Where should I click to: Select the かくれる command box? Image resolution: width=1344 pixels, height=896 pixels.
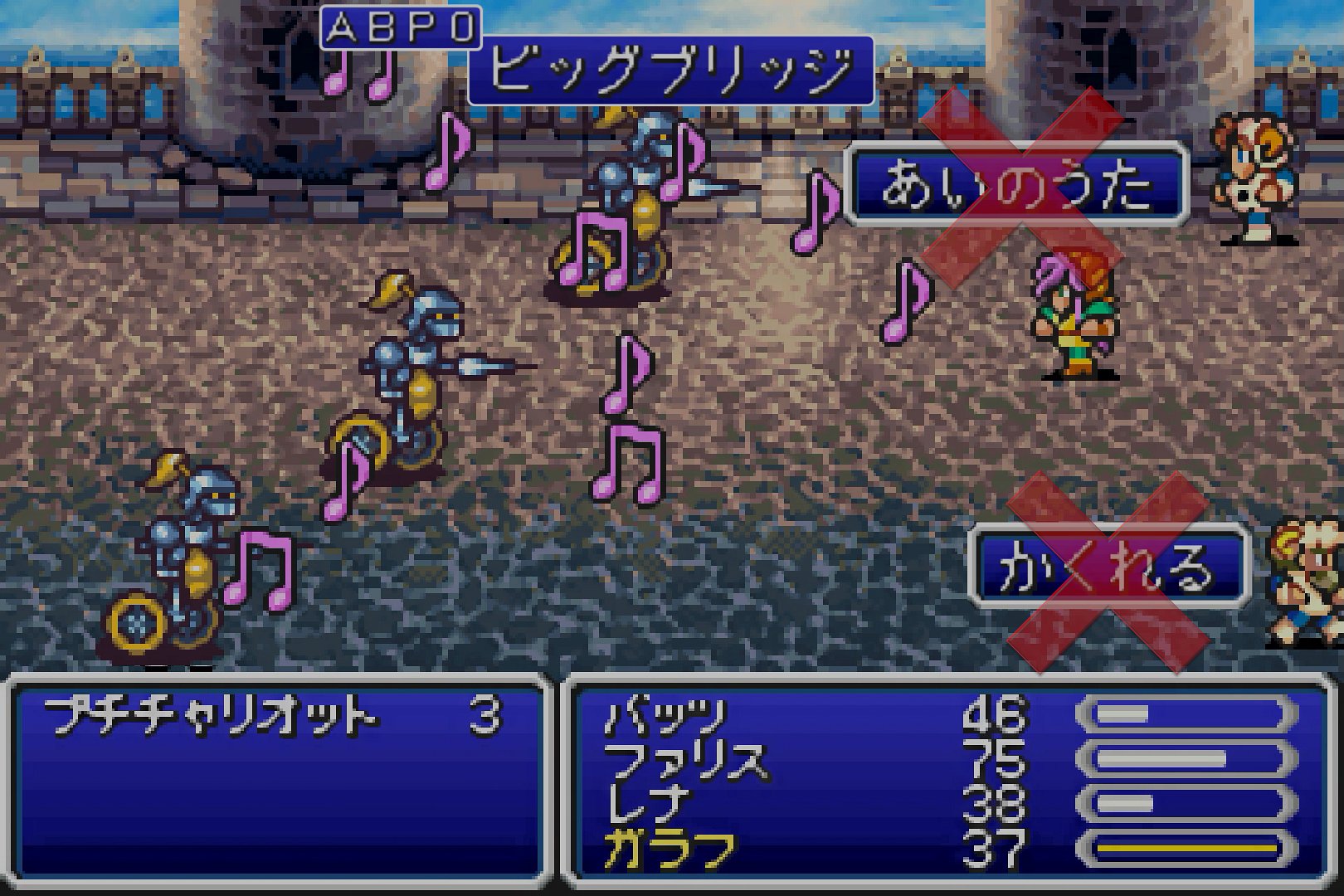[1108, 568]
